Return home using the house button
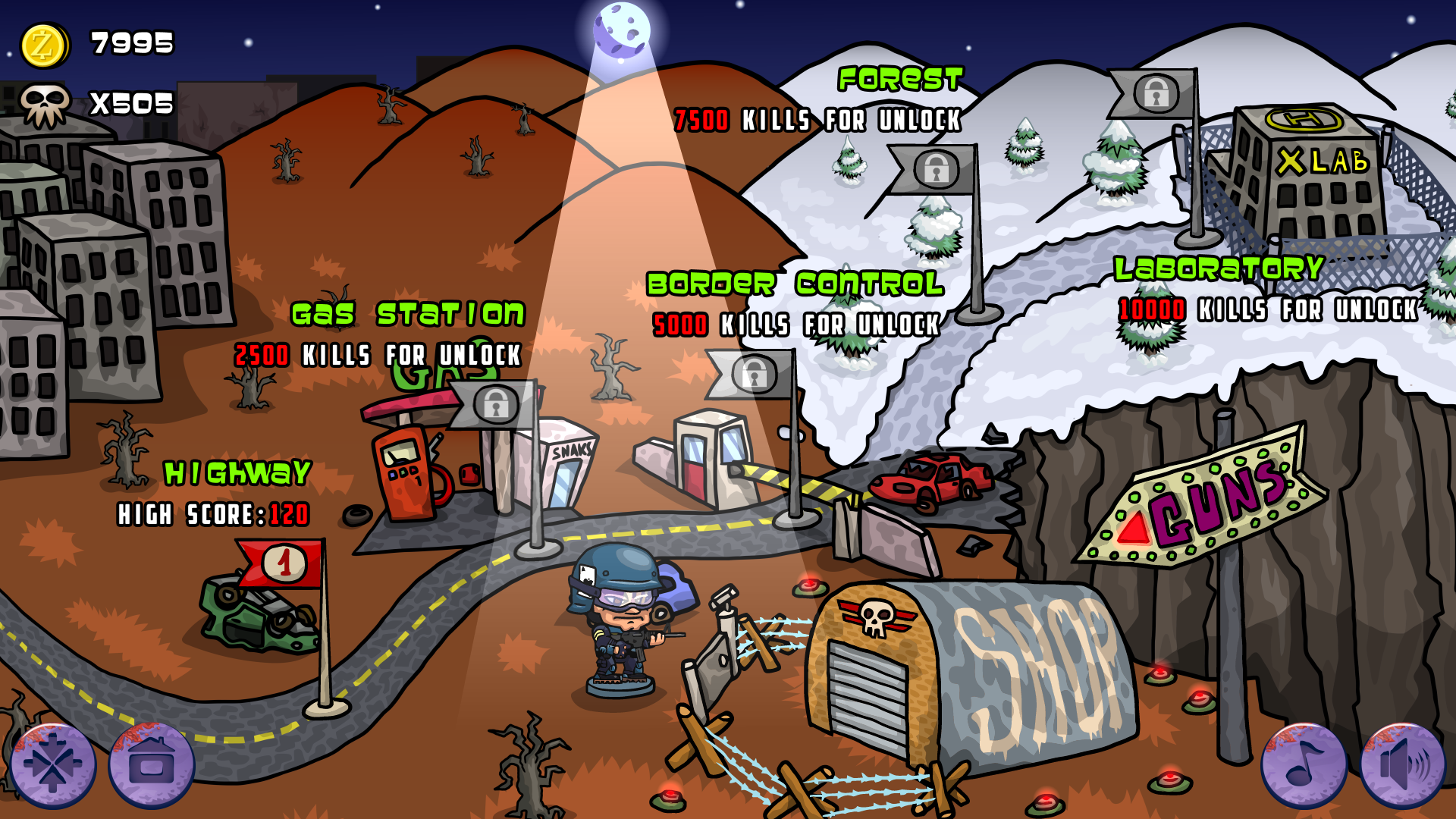This screenshot has width=1456, height=819. tap(152, 764)
